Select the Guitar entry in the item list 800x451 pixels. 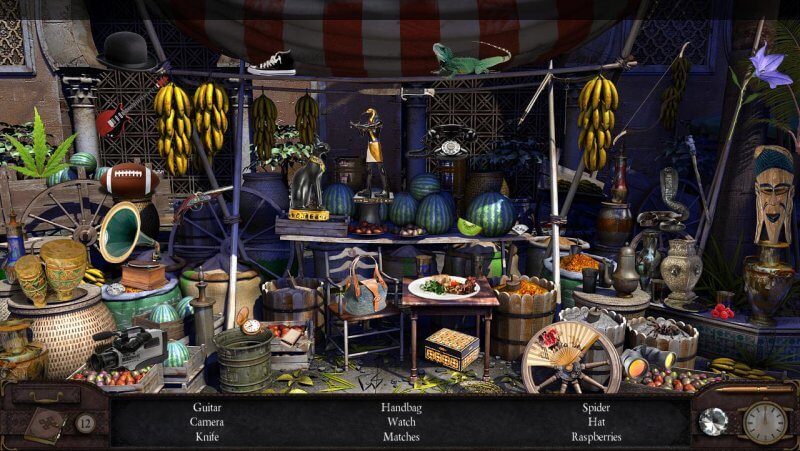[209, 408]
